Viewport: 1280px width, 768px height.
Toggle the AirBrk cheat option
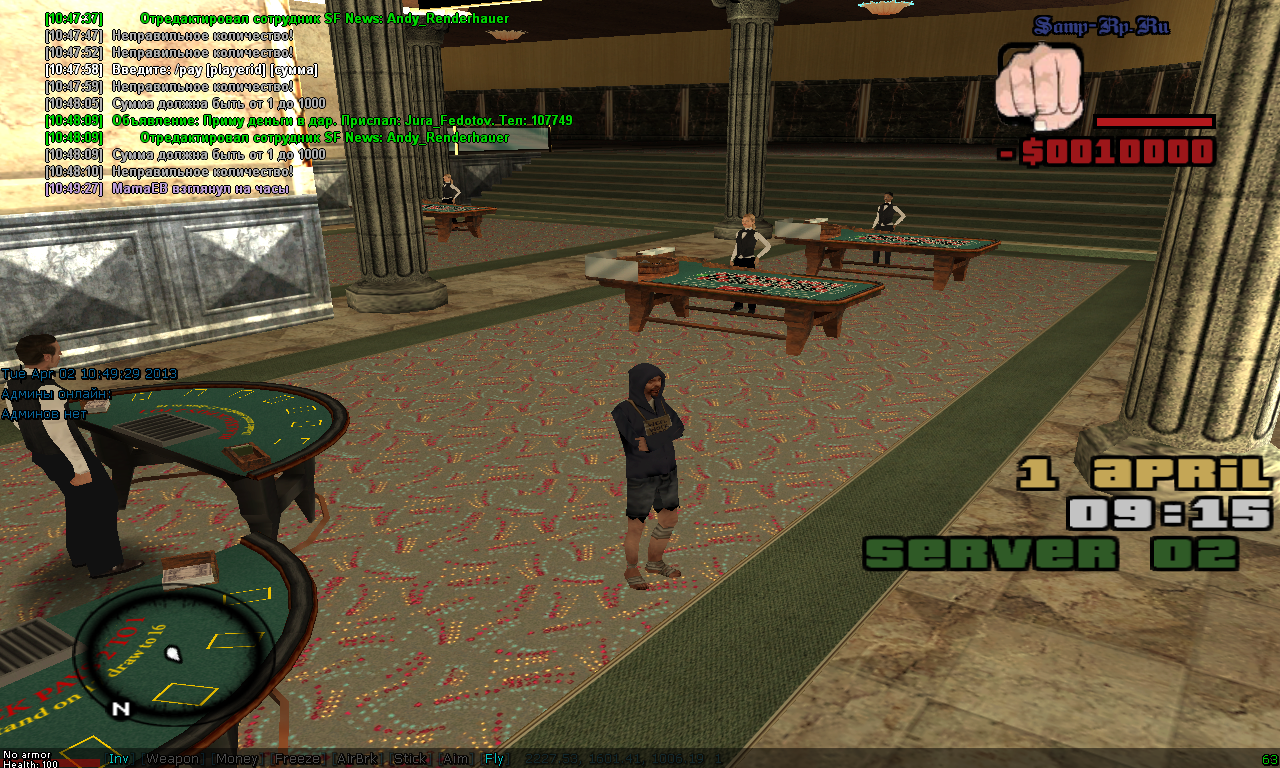[356, 759]
